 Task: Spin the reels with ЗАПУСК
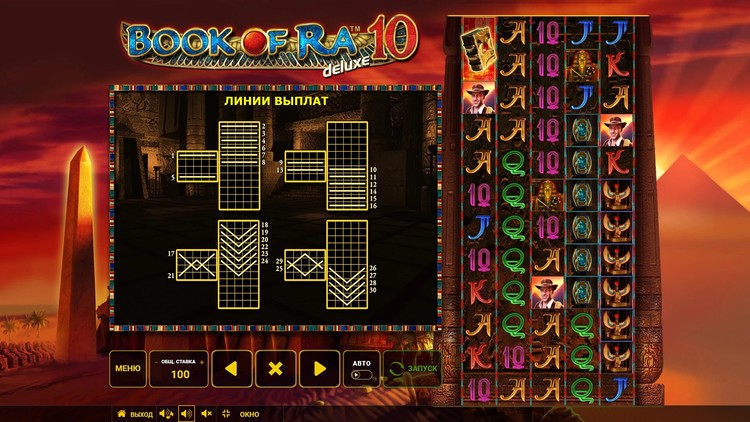point(413,368)
